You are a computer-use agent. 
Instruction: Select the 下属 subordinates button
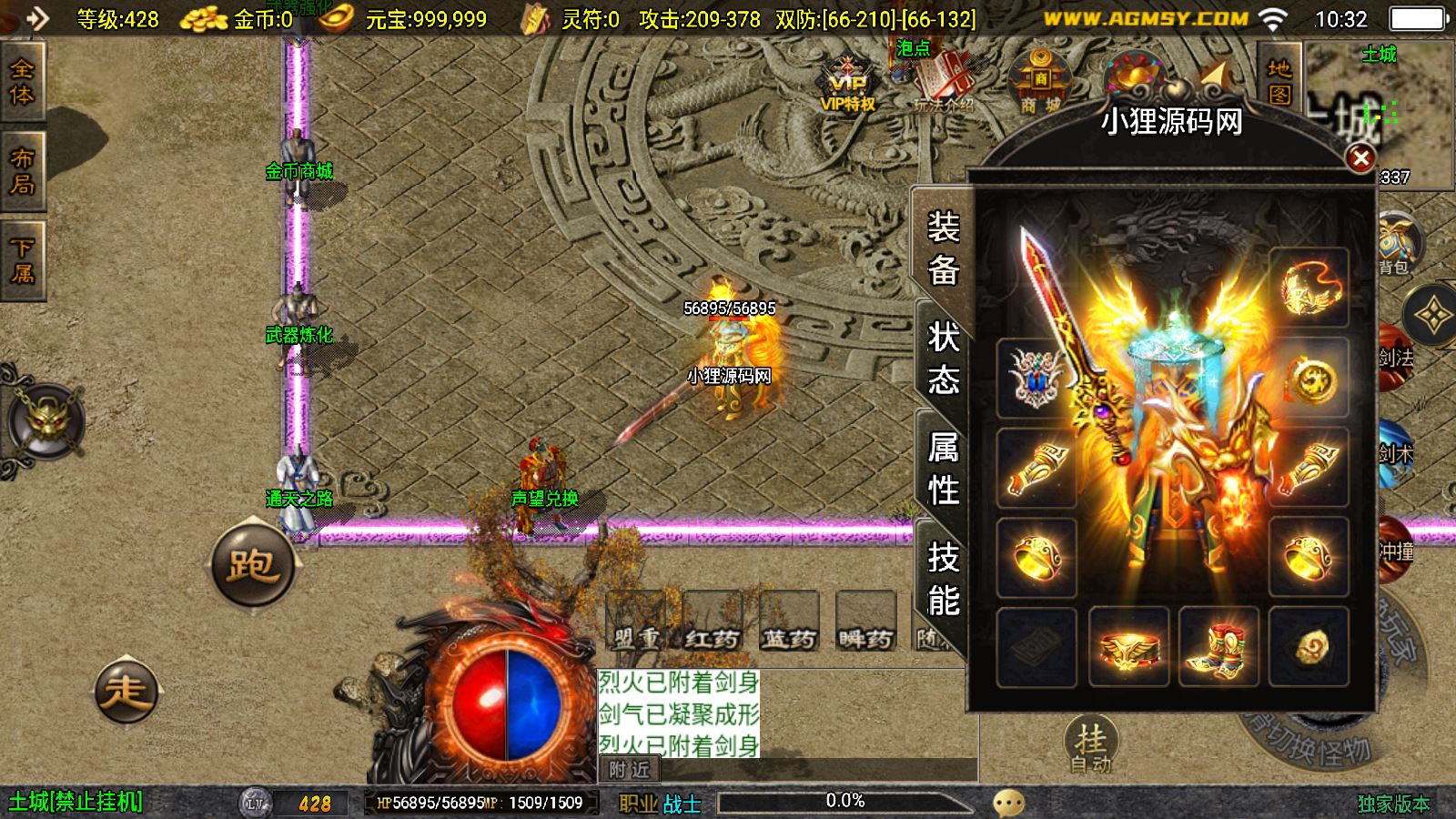[22, 260]
